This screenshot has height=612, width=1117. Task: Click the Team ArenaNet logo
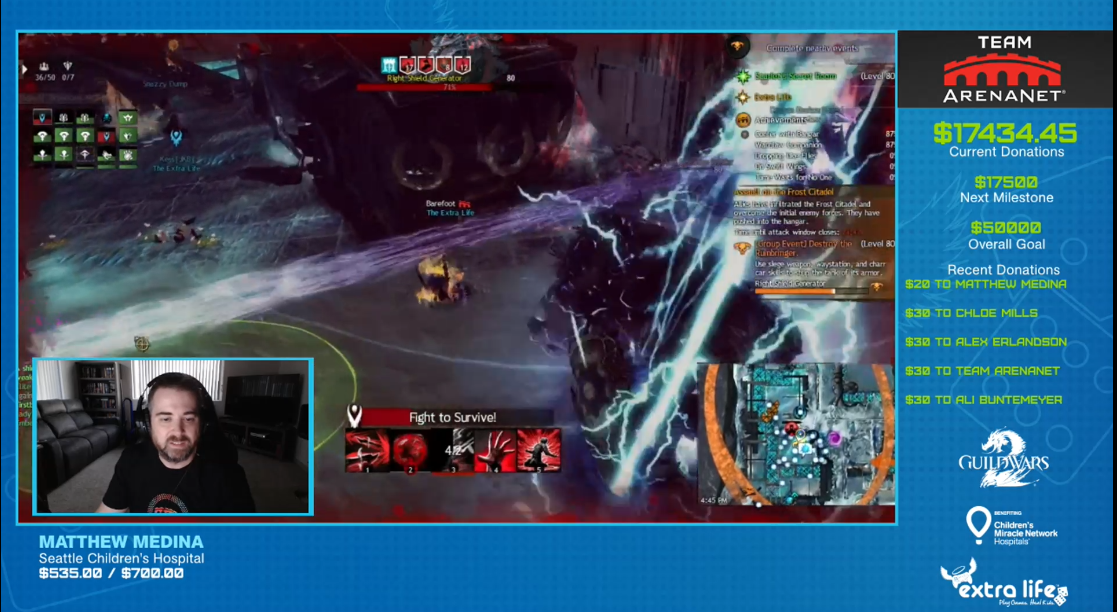click(x=1004, y=70)
